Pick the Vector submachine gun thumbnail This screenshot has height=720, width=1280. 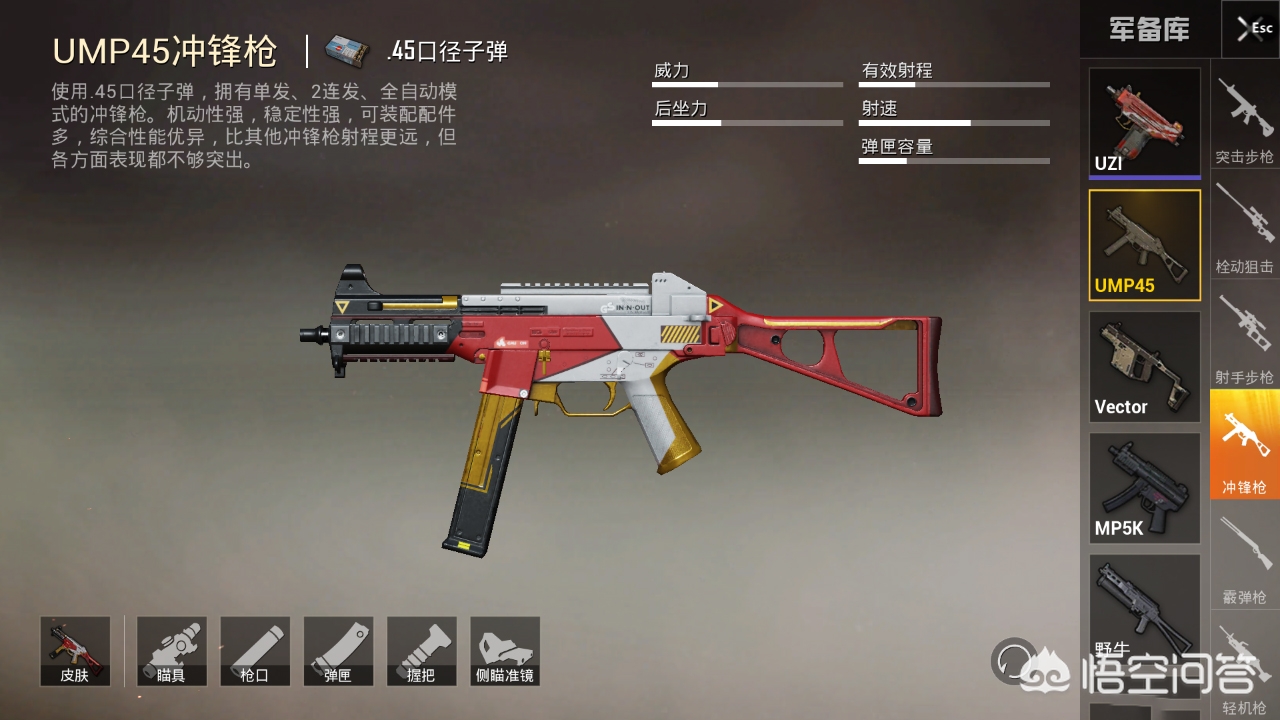tap(1144, 367)
